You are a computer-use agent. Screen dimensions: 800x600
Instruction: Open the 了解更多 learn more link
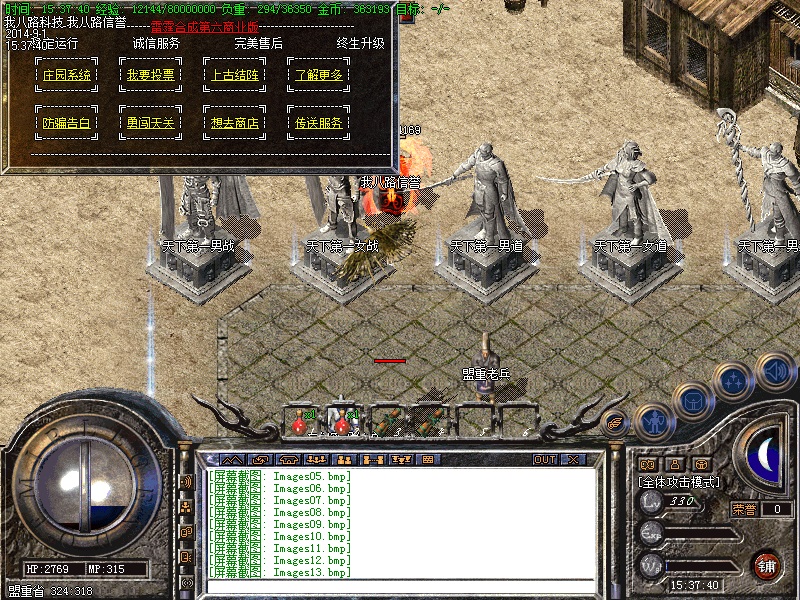click(319, 75)
